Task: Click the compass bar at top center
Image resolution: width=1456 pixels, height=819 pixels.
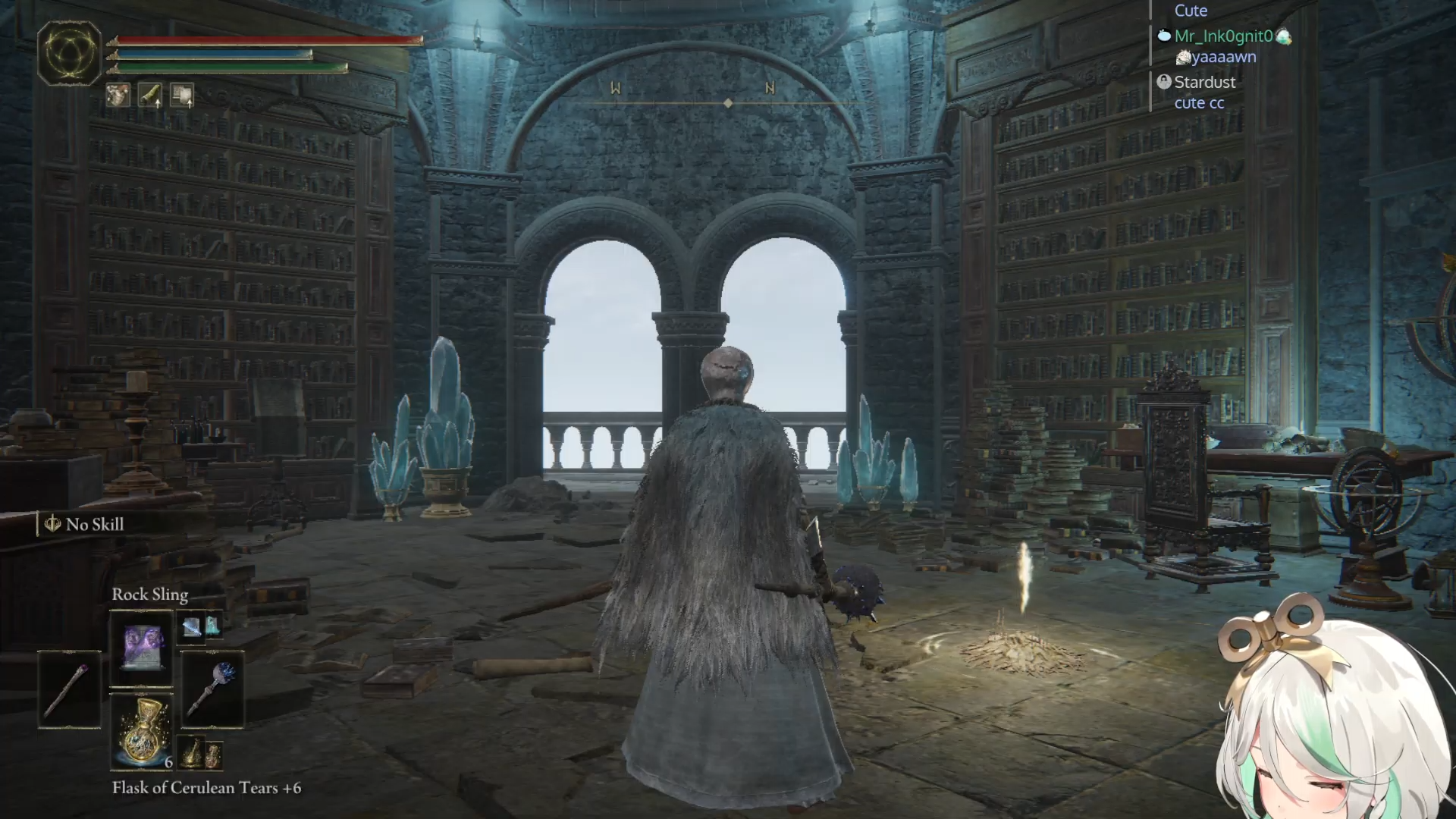Action: coord(728,102)
